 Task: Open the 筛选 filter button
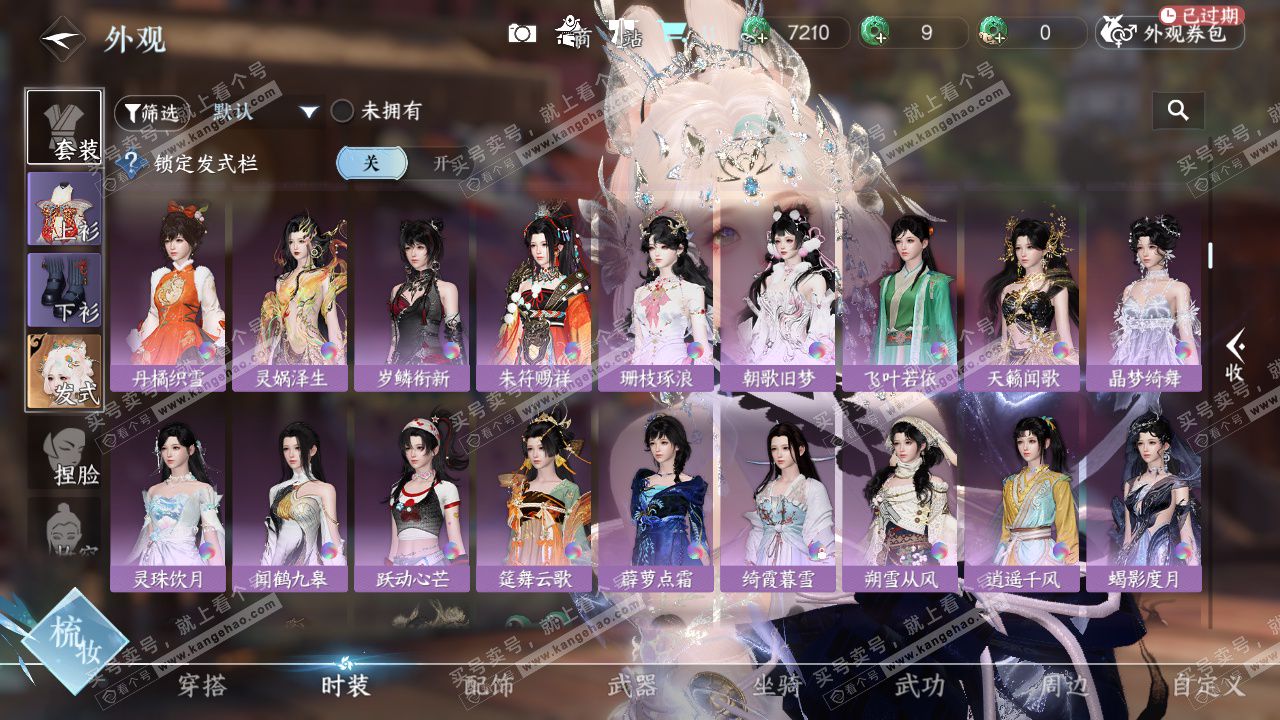click(x=152, y=112)
